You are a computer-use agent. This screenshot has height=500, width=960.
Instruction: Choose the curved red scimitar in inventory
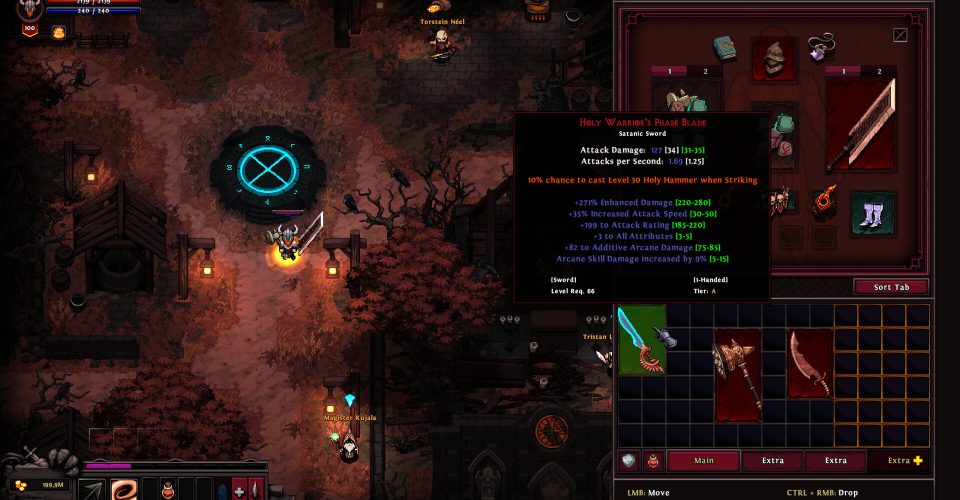pos(808,364)
